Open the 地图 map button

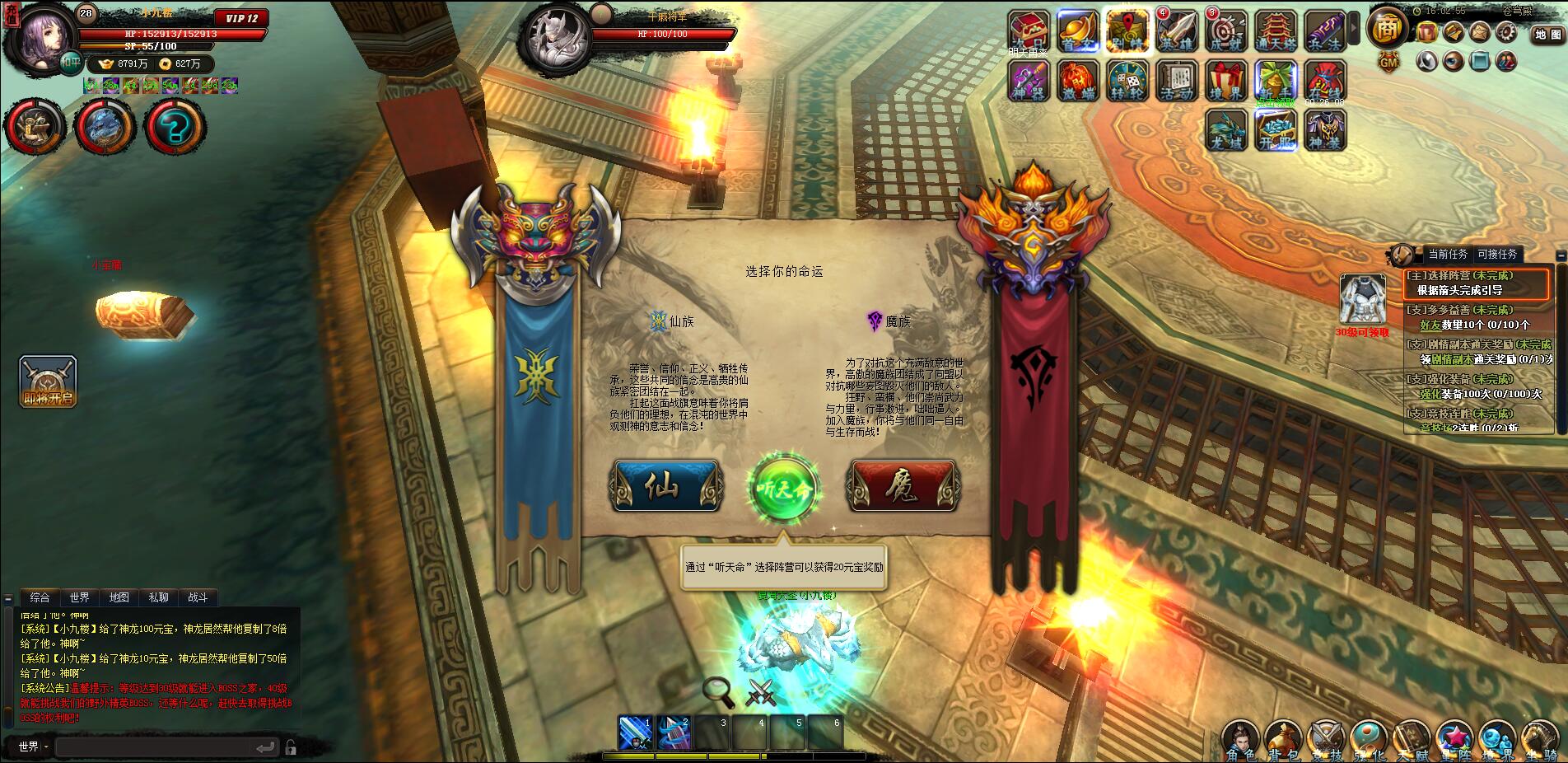pos(1547,35)
